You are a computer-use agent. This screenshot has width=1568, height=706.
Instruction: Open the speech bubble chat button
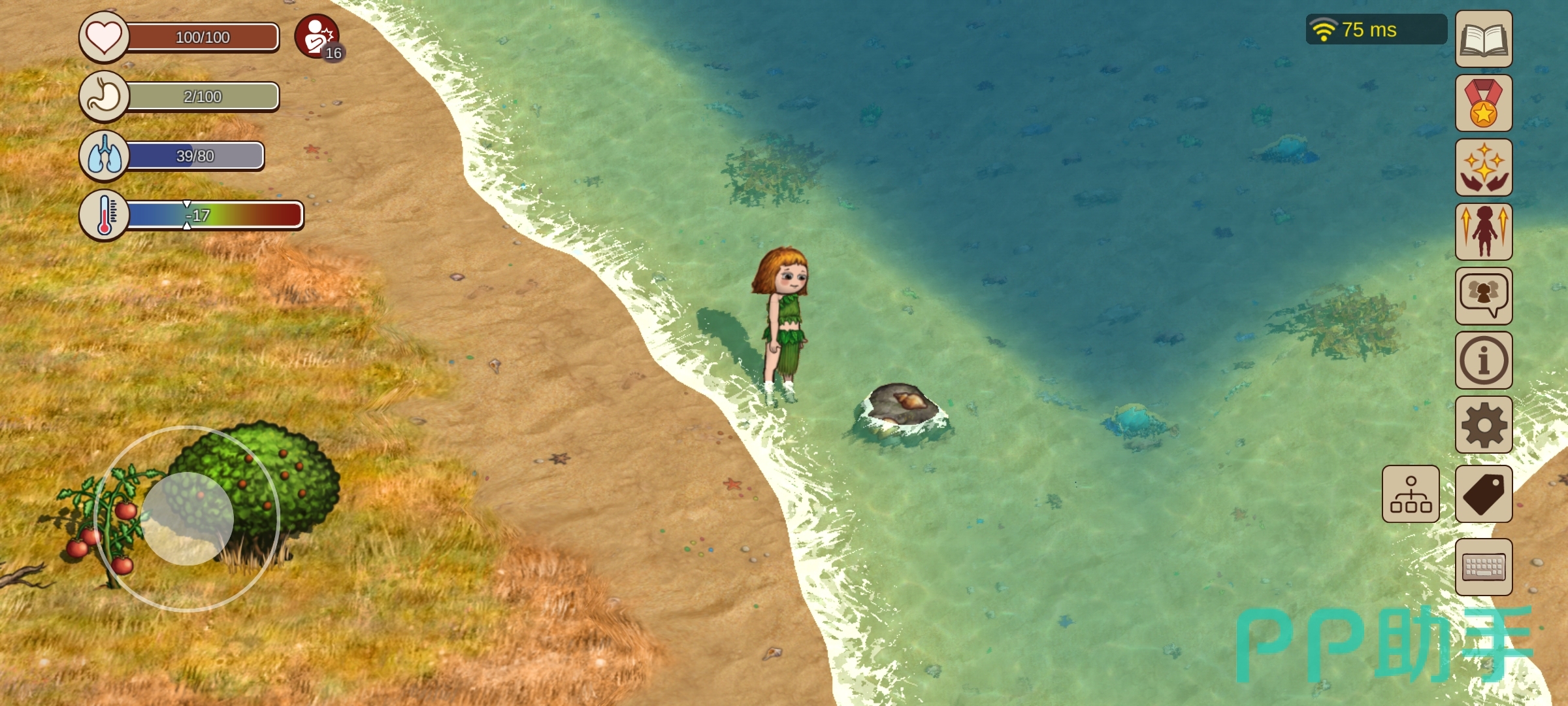1483,295
